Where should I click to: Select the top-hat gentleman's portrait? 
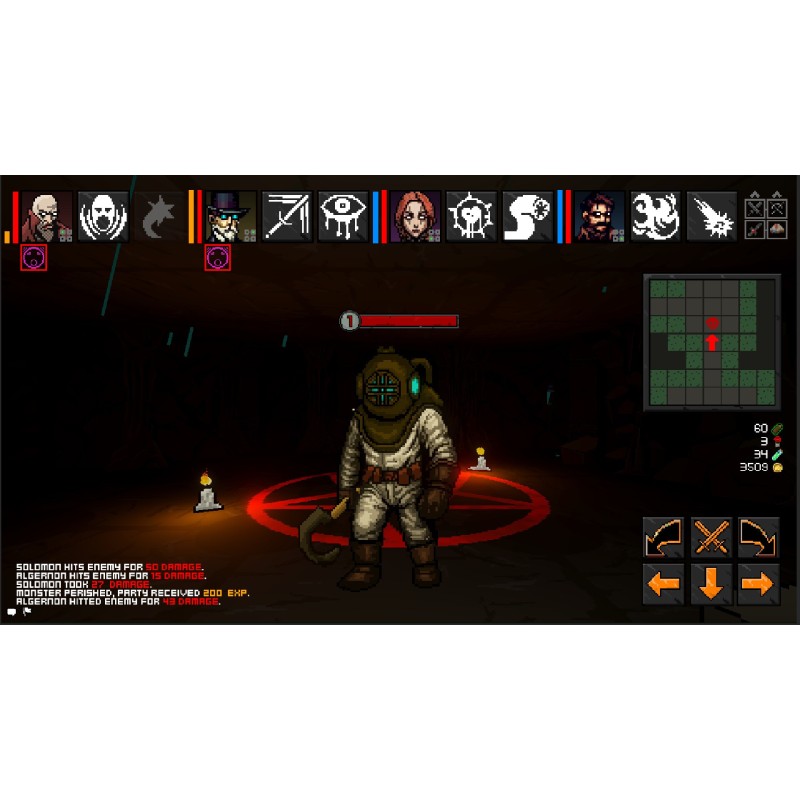[231, 217]
